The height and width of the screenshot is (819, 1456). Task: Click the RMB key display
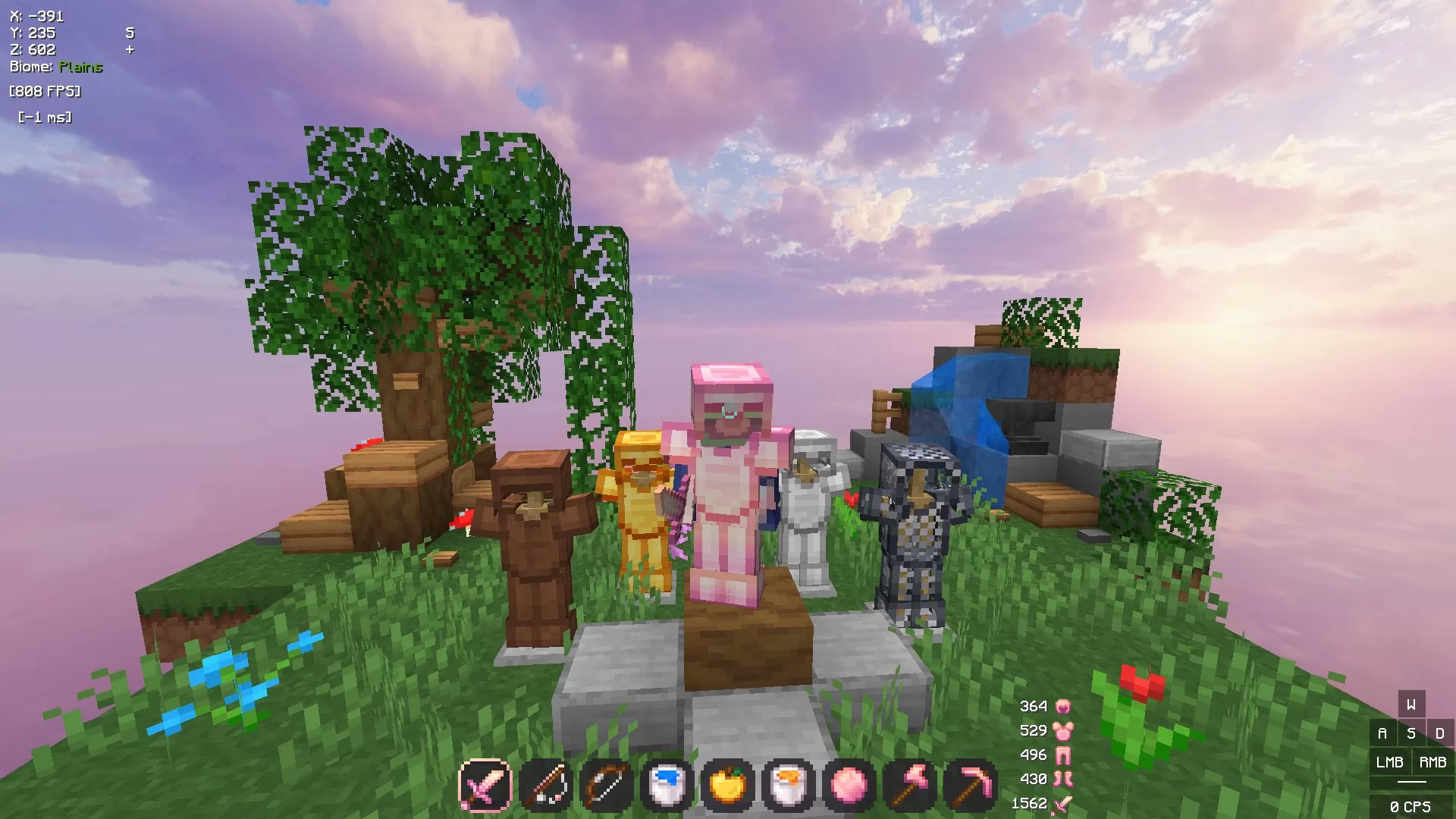1432,763
